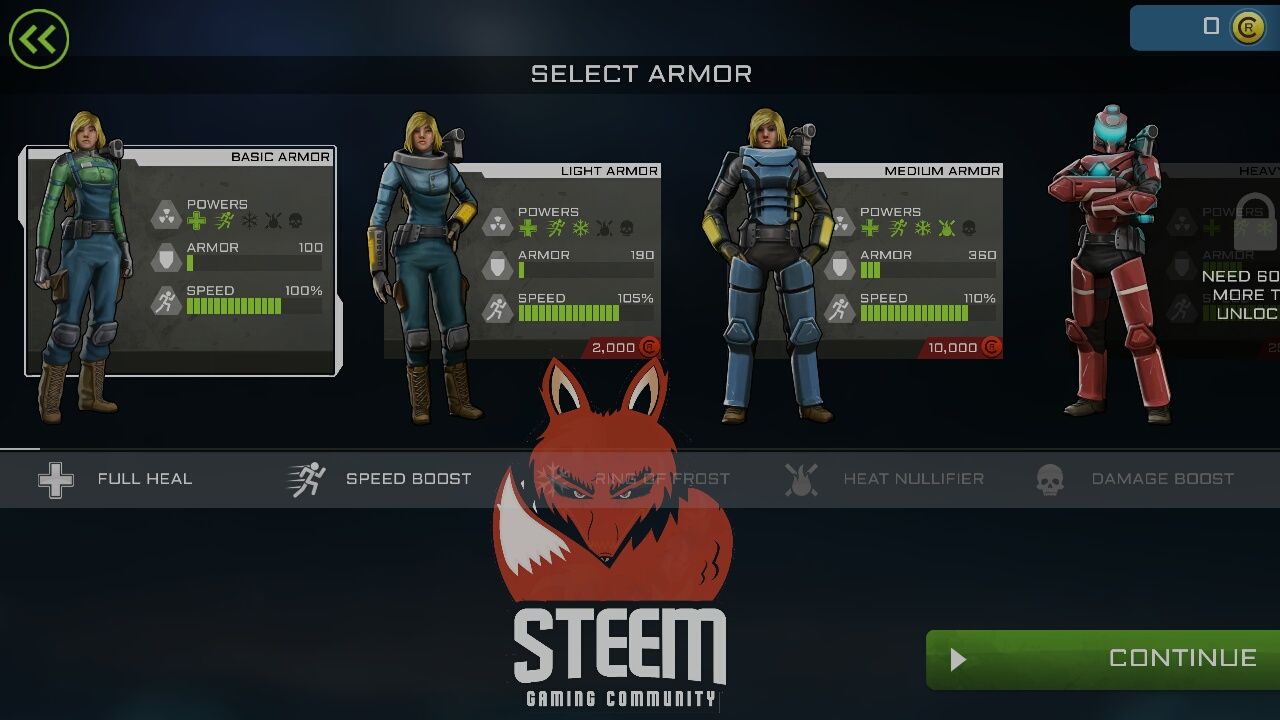This screenshot has width=1280, height=720.
Task: Choose the Light Armor card
Action: (522, 262)
